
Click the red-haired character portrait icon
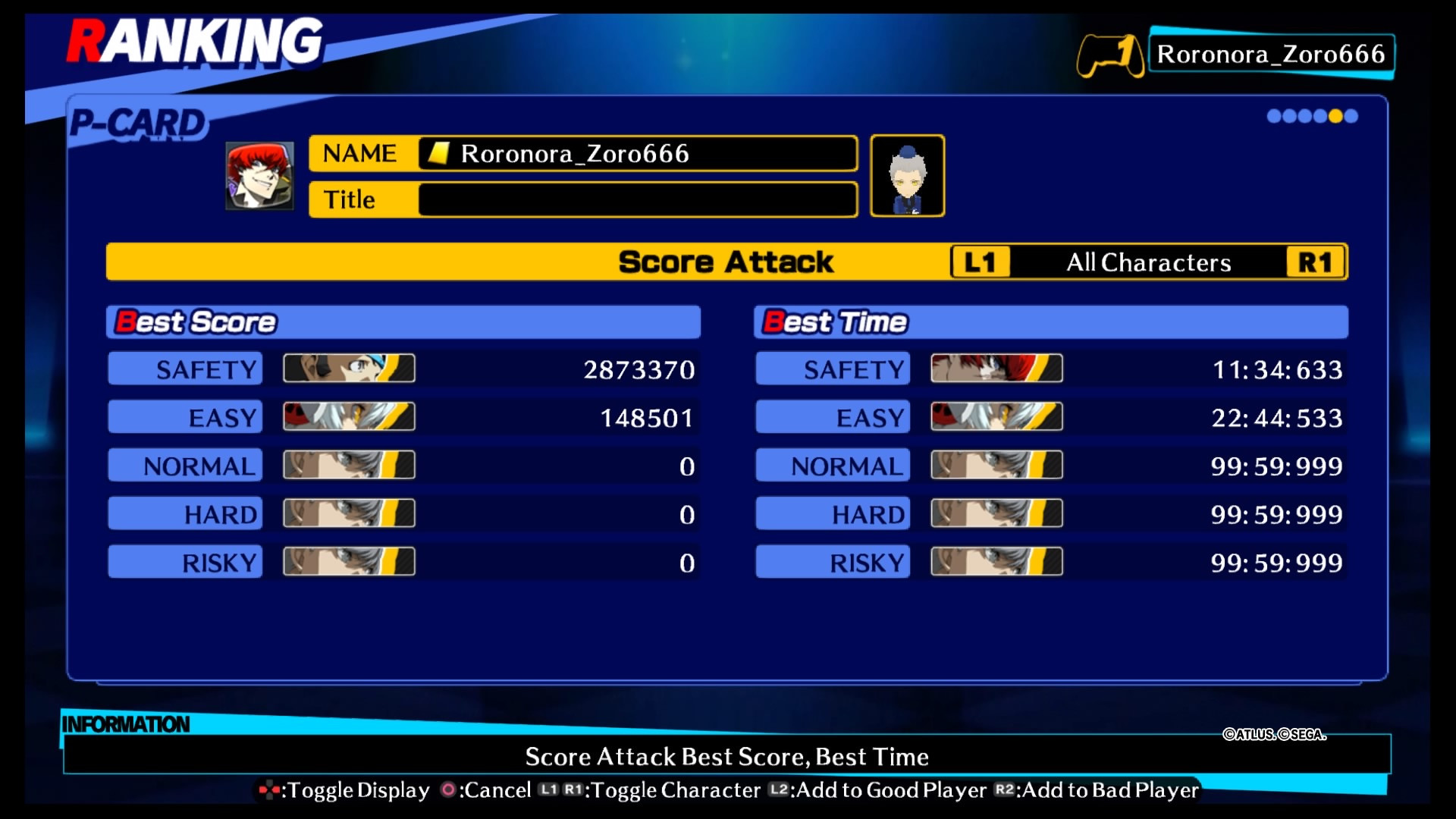(259, 176)
